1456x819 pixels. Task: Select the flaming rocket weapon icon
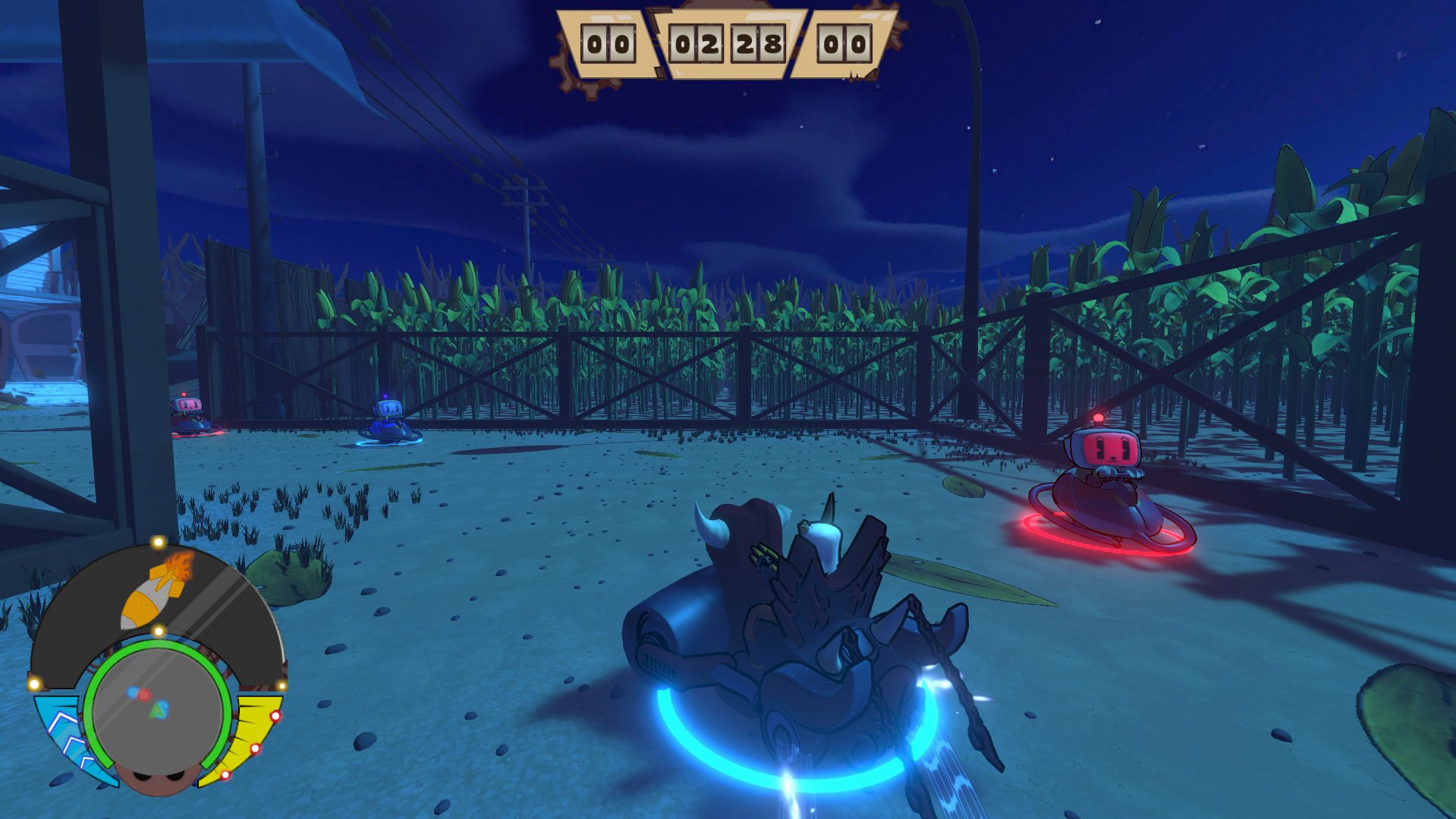[157, 591]
